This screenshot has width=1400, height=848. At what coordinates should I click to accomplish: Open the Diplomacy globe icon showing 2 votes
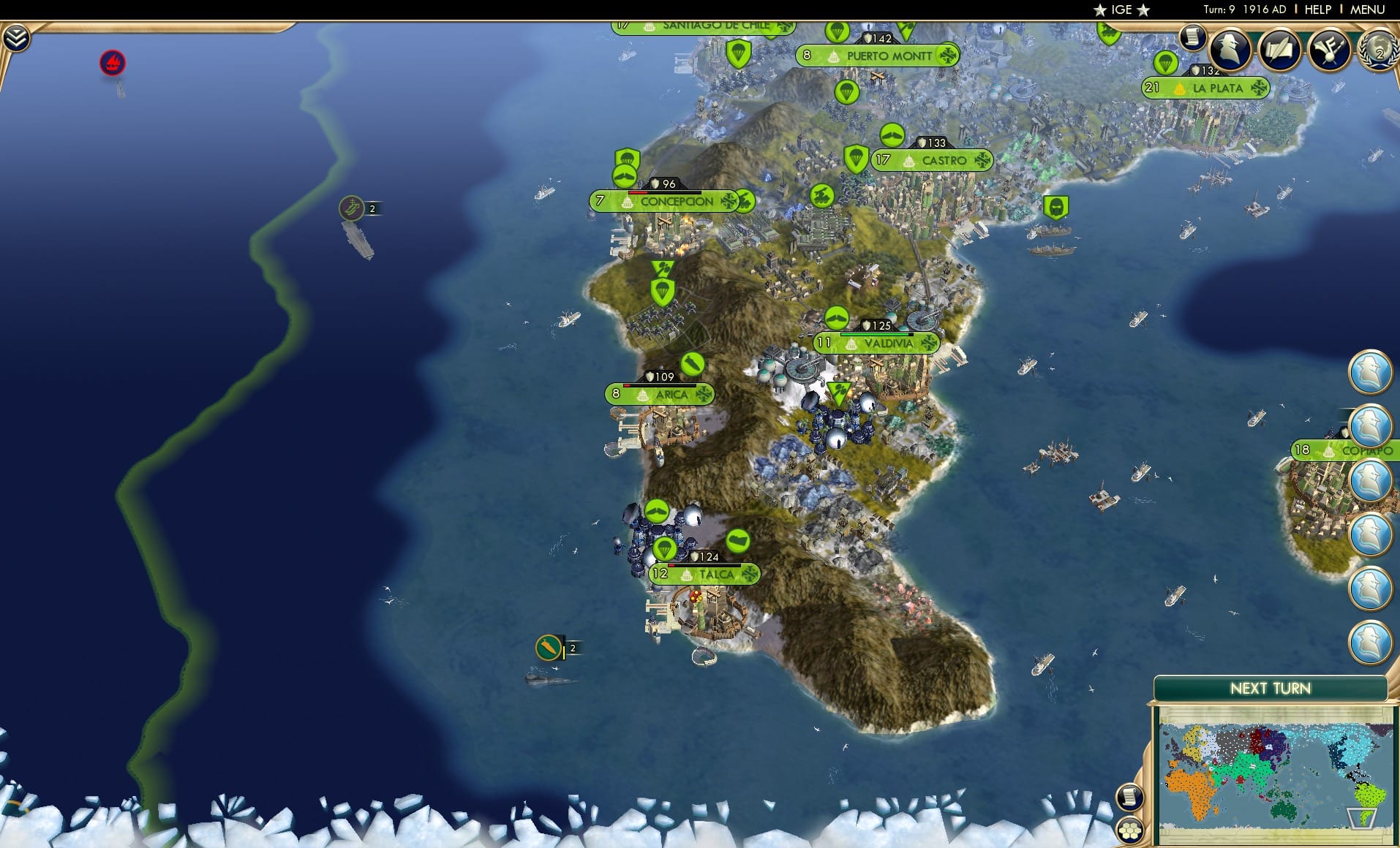(1378, 51)
